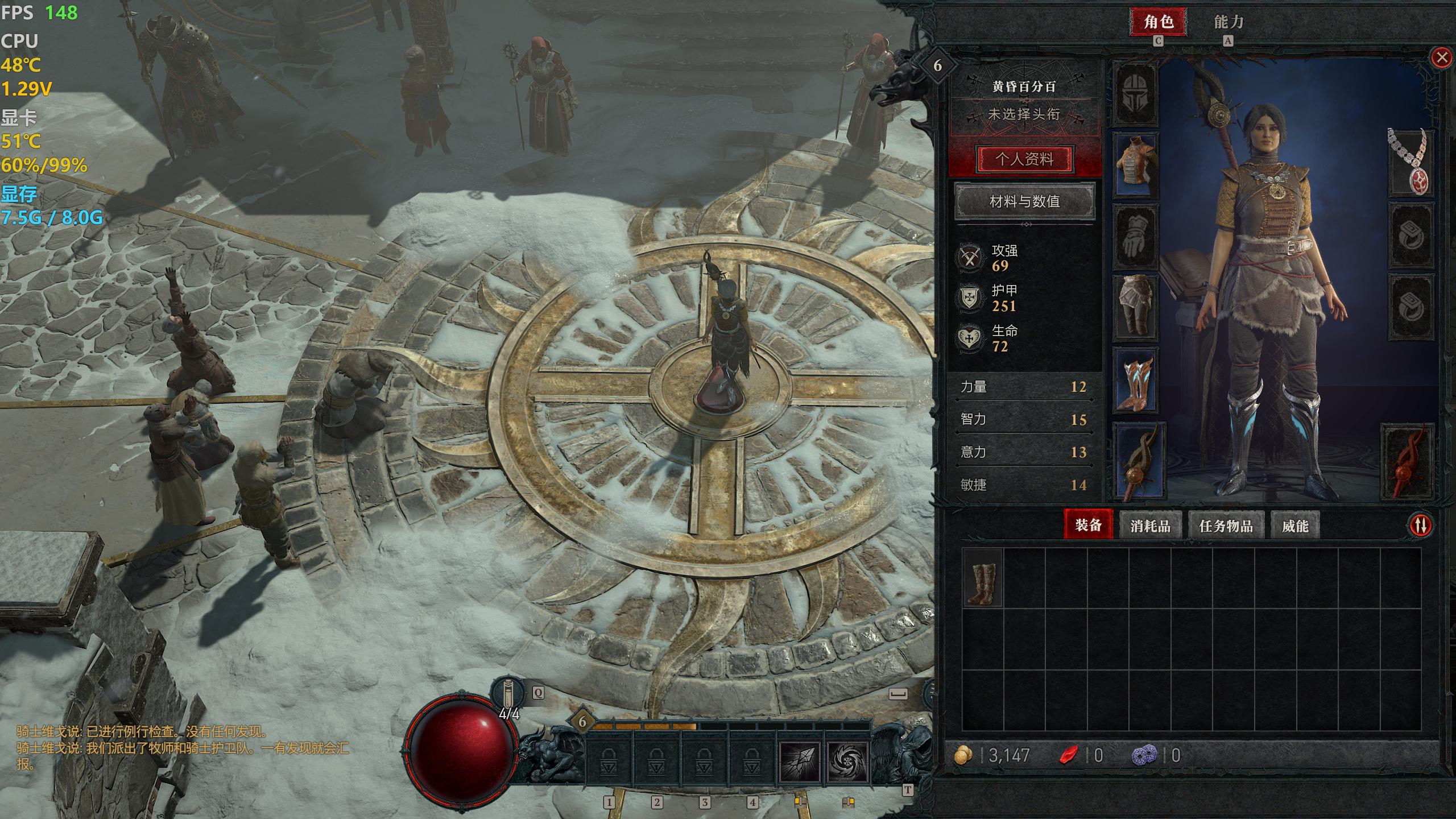The width and height of the screenshot is (1456, 819).
Task: Click the red off-hand item slot
Action: pyautogui.click(x=1408, y=462)
